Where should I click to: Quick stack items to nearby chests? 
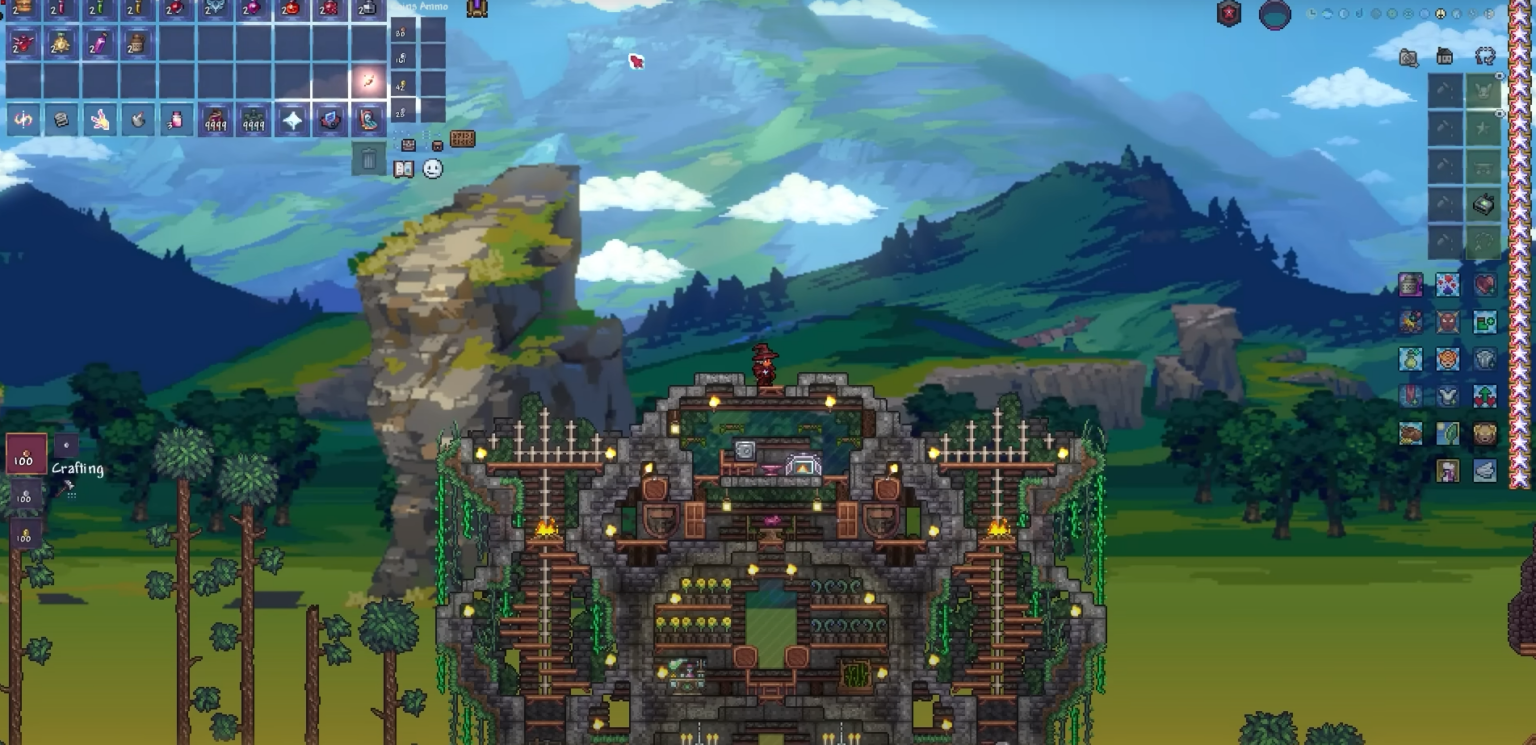tap(408, 145)
